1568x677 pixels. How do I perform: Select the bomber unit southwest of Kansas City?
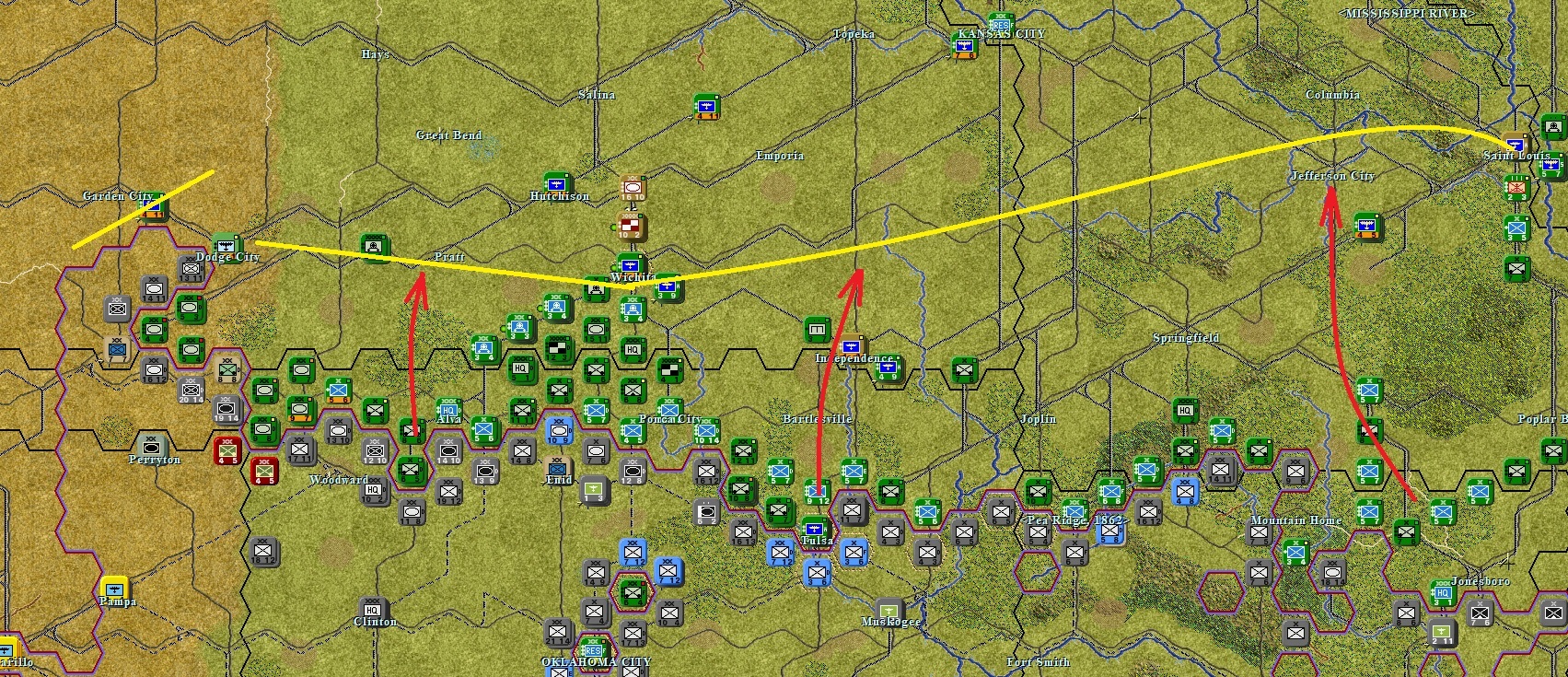coord(964,46)
